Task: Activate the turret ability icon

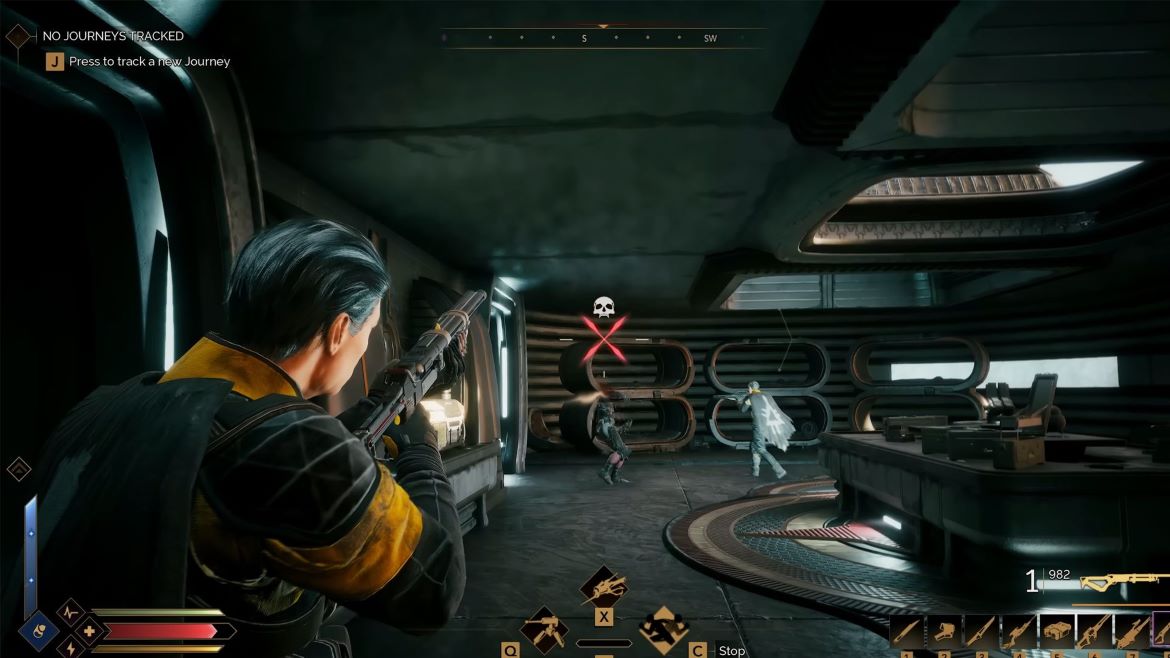Action: (x=545, y=630)
